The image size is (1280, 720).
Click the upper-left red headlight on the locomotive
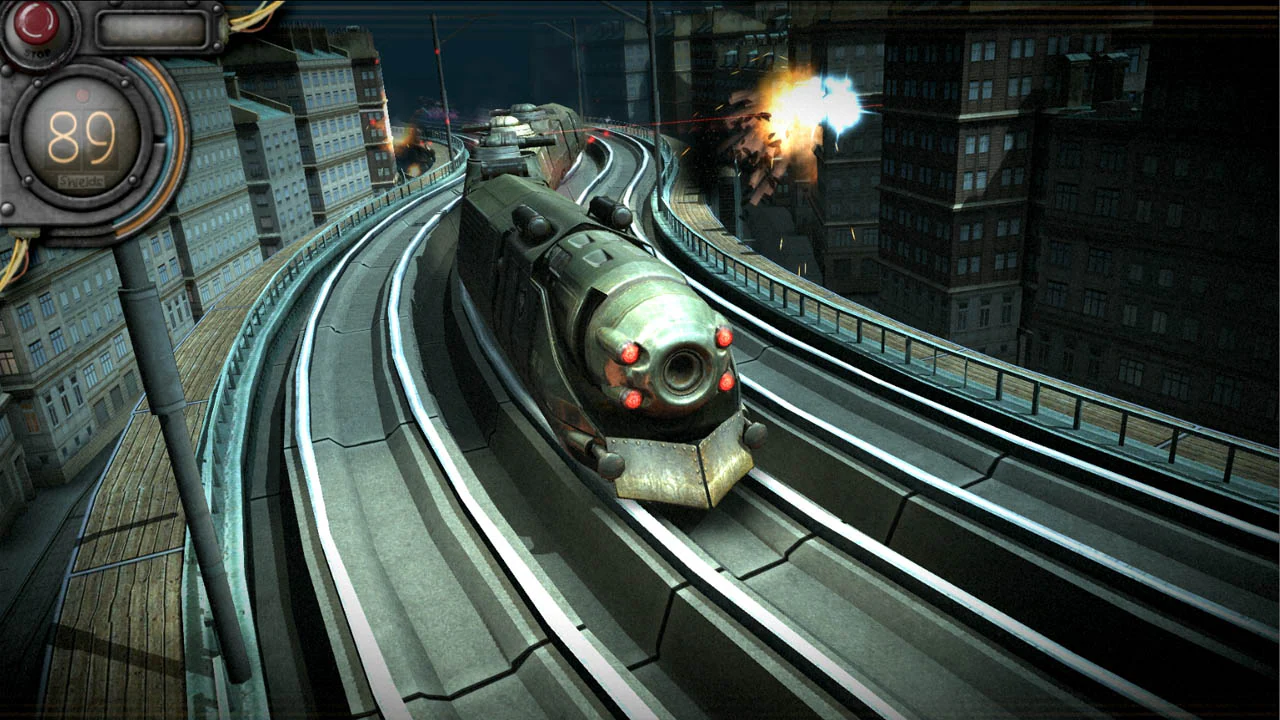pos(628,353)
